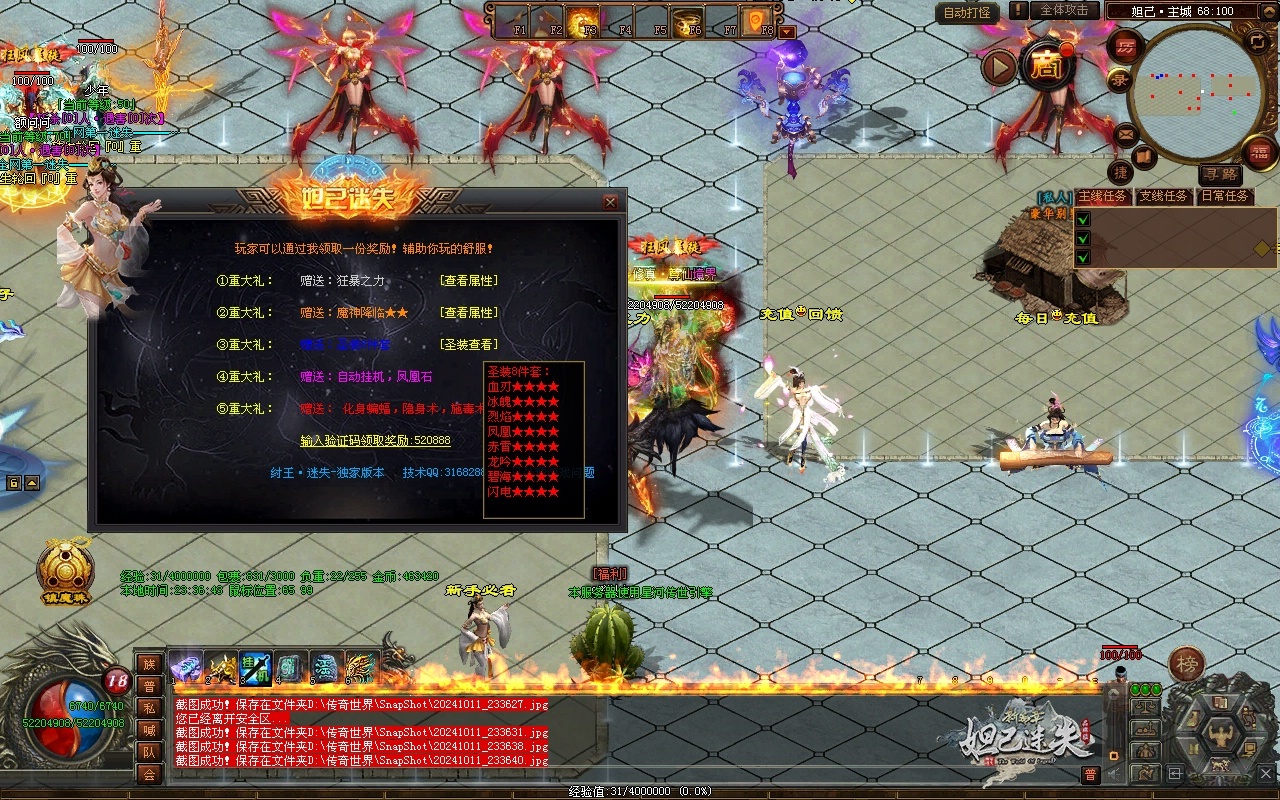Switch to the 主线任务 quest tab
1280x800 pixels.
point(1103,196)
